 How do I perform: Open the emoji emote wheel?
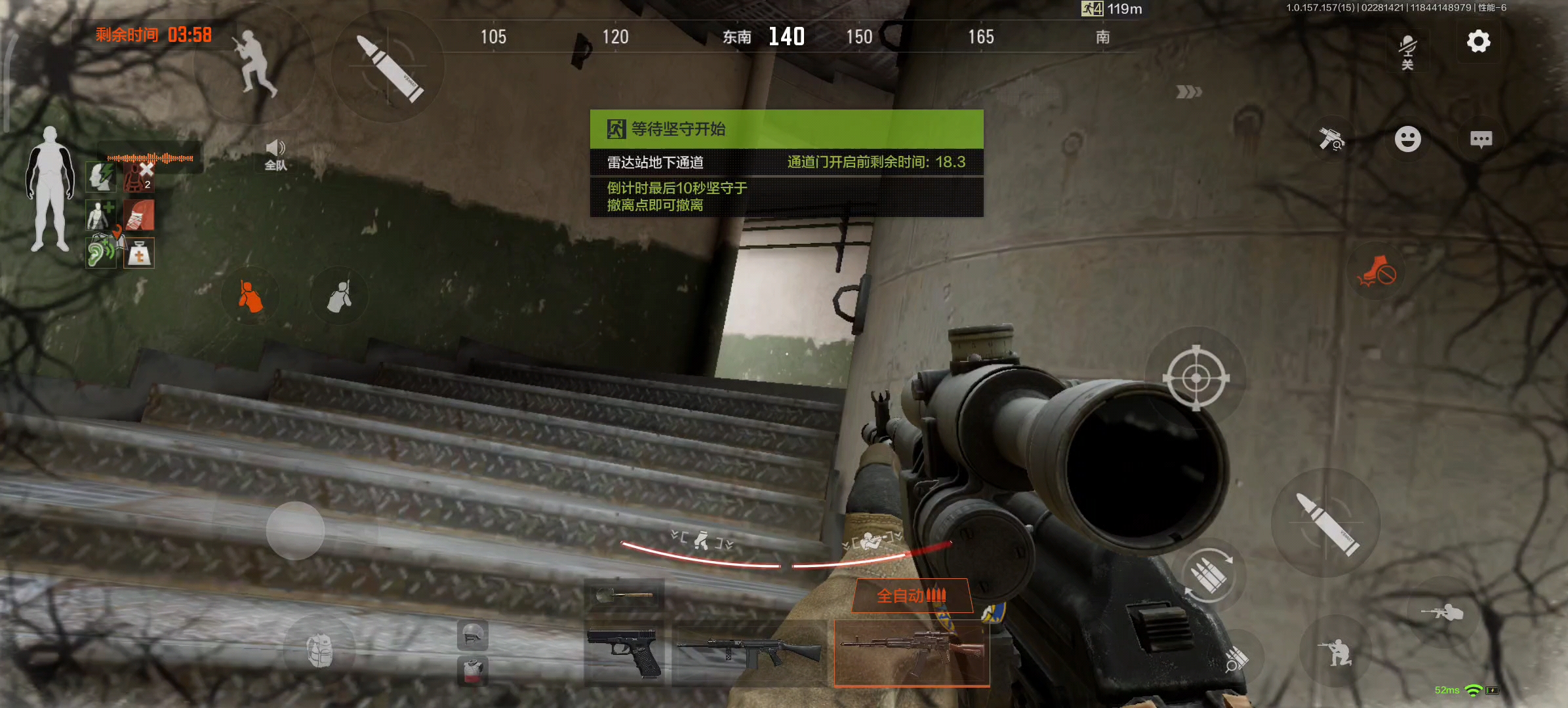pos(1407,139)
